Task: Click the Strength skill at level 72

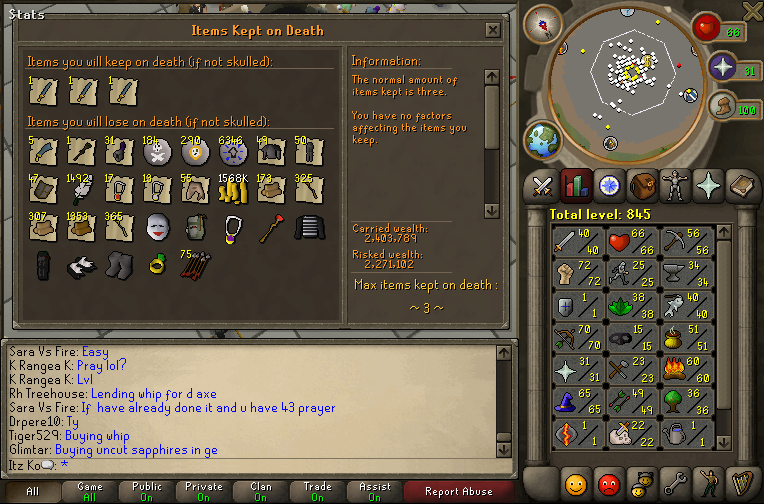Action: coord(573,271)
